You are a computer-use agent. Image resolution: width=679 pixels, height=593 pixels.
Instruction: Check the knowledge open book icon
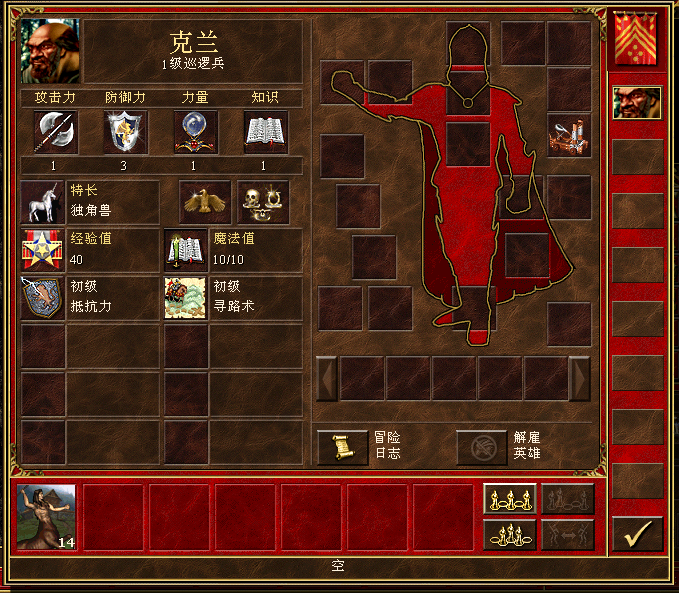click(x=266, y=132)
